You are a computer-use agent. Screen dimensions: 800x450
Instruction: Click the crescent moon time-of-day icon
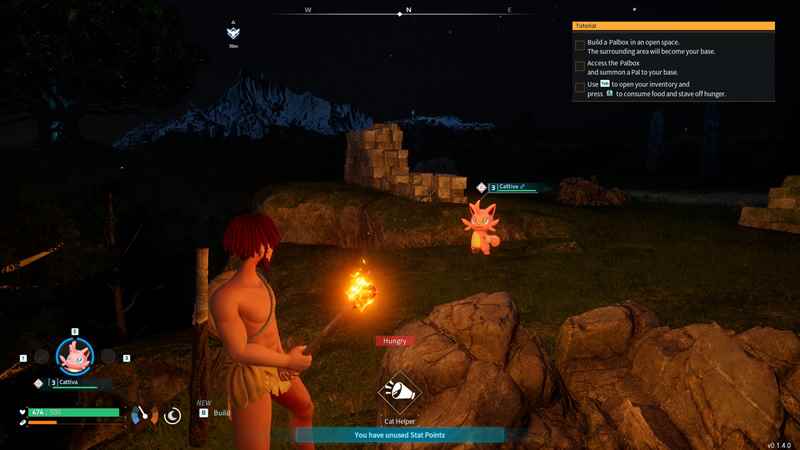(x=173, y=414)
